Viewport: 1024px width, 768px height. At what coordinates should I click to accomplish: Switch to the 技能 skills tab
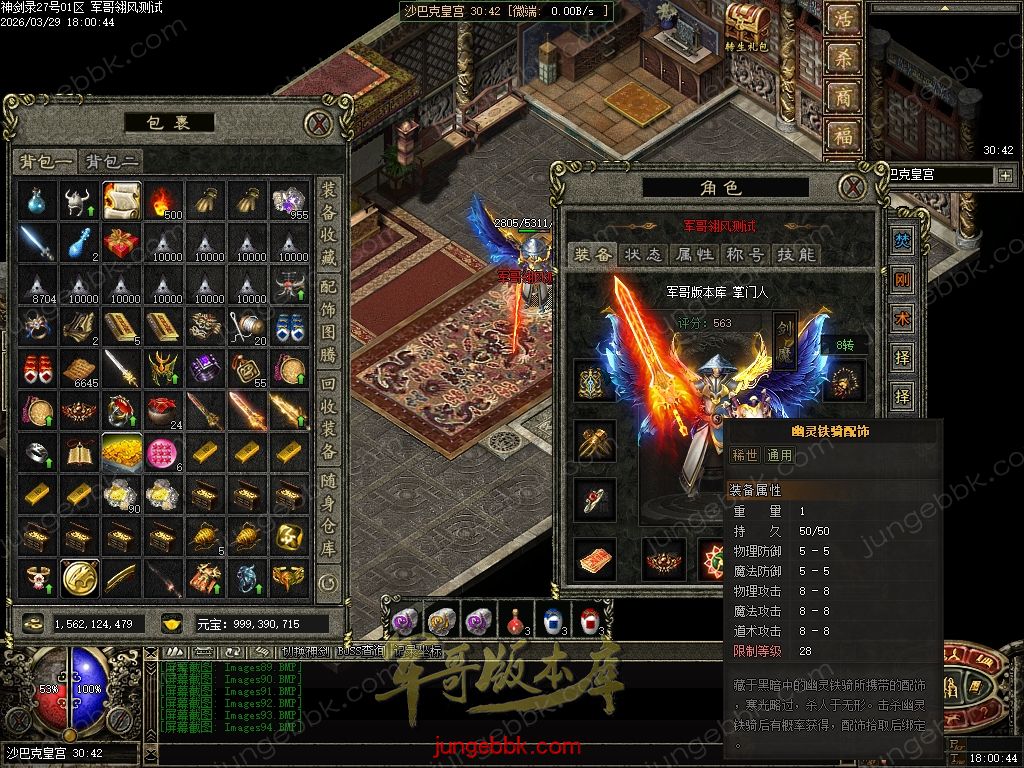pyautogui.click(x=797, y=255)
